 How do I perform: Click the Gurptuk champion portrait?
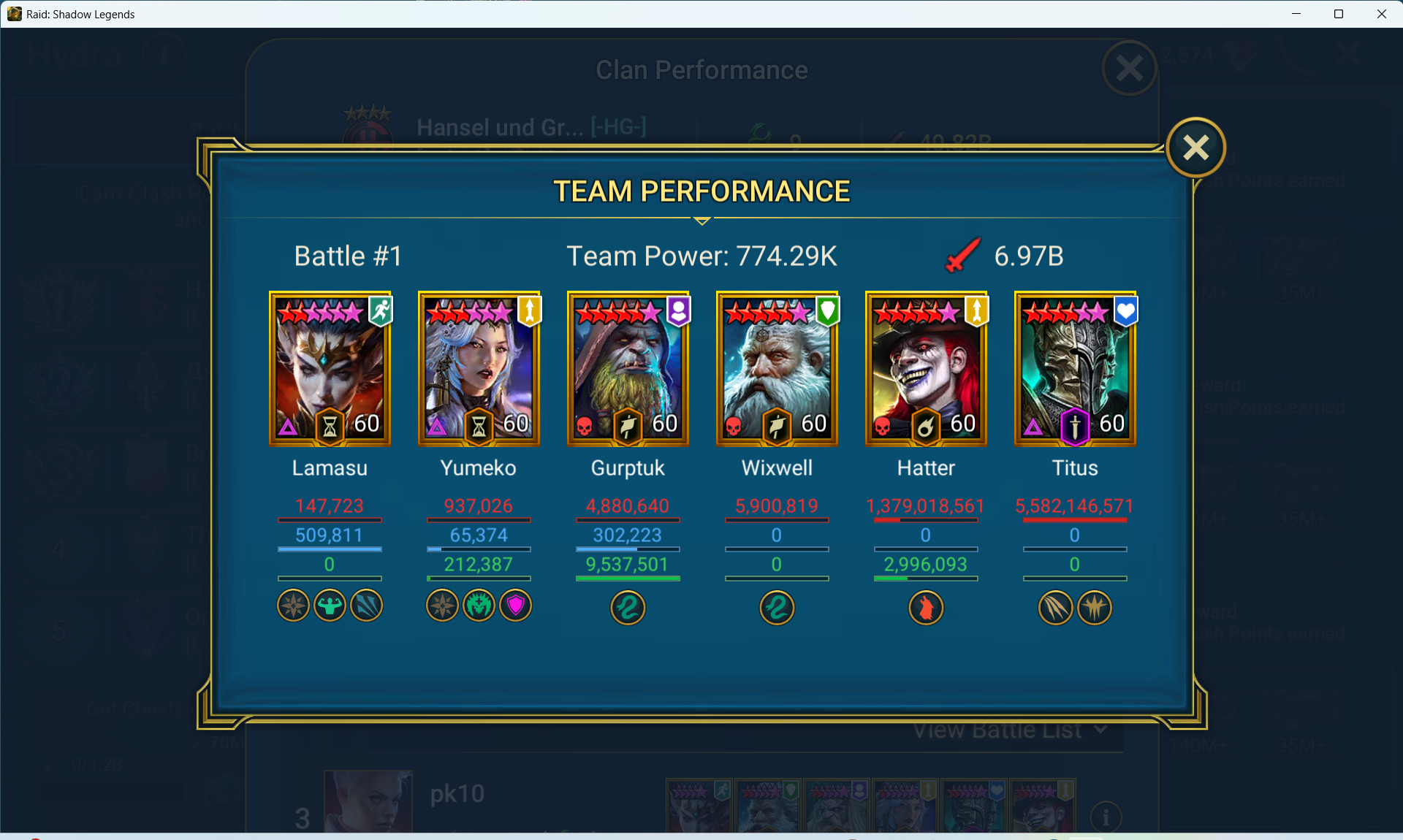(628, 369)
